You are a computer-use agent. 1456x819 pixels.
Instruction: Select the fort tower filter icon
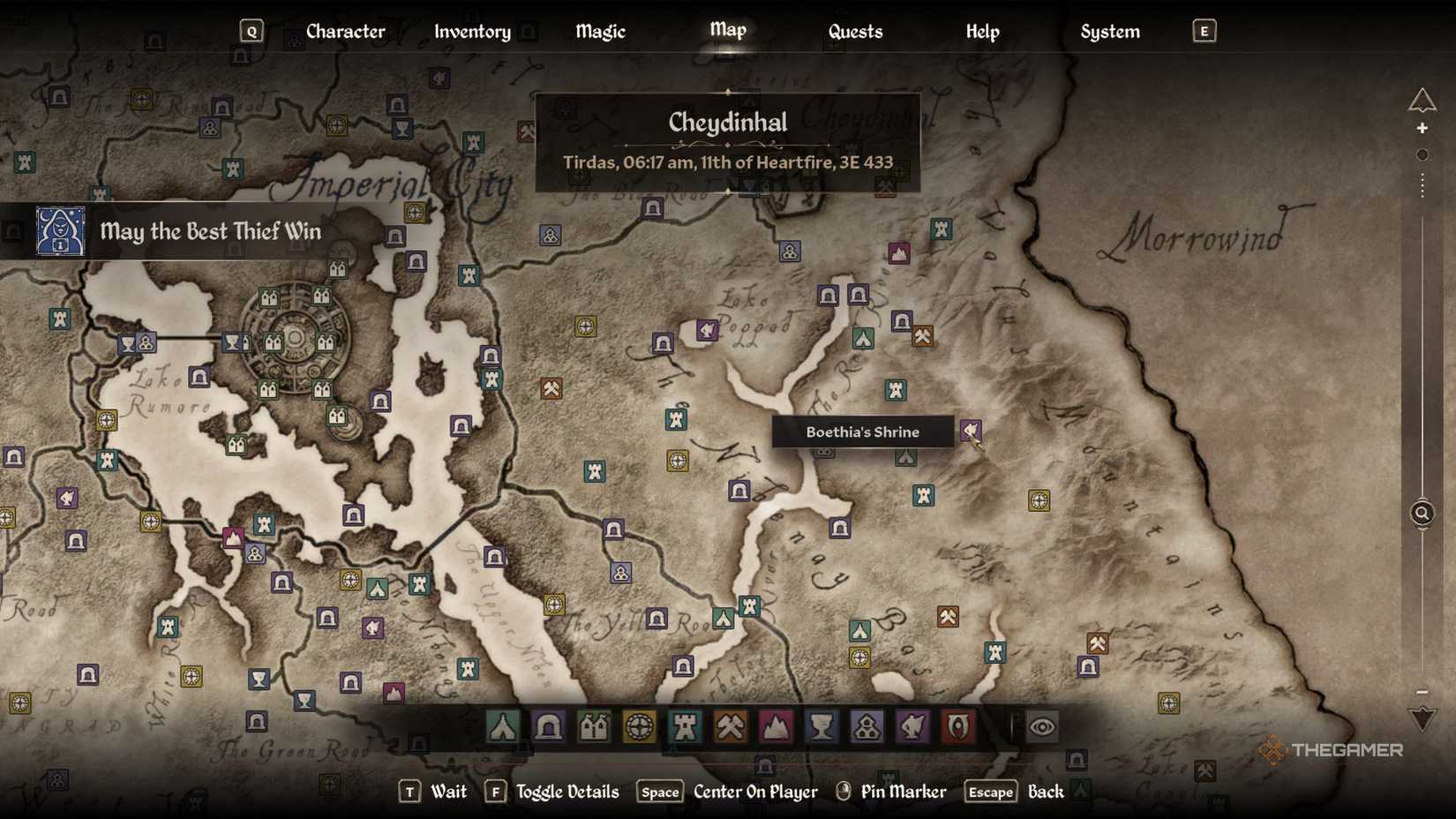click(x=685, y=725)
